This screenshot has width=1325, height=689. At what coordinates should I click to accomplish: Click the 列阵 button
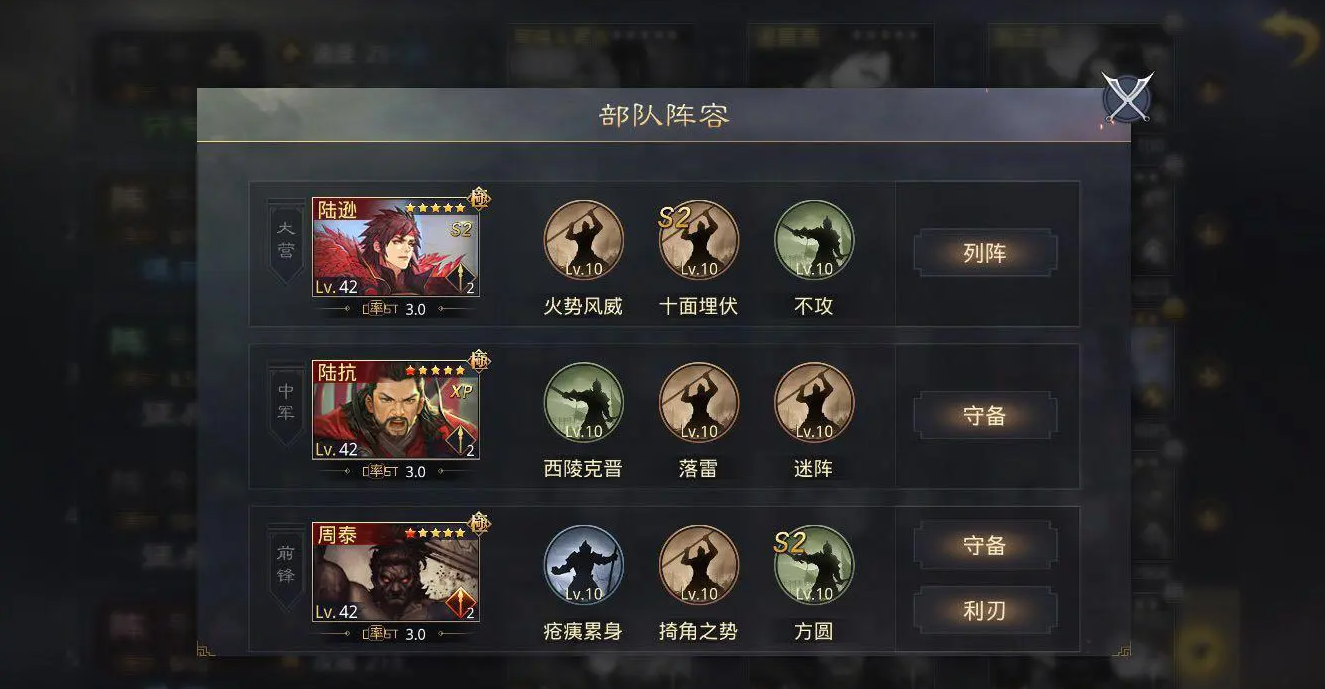tap(984, 253)
